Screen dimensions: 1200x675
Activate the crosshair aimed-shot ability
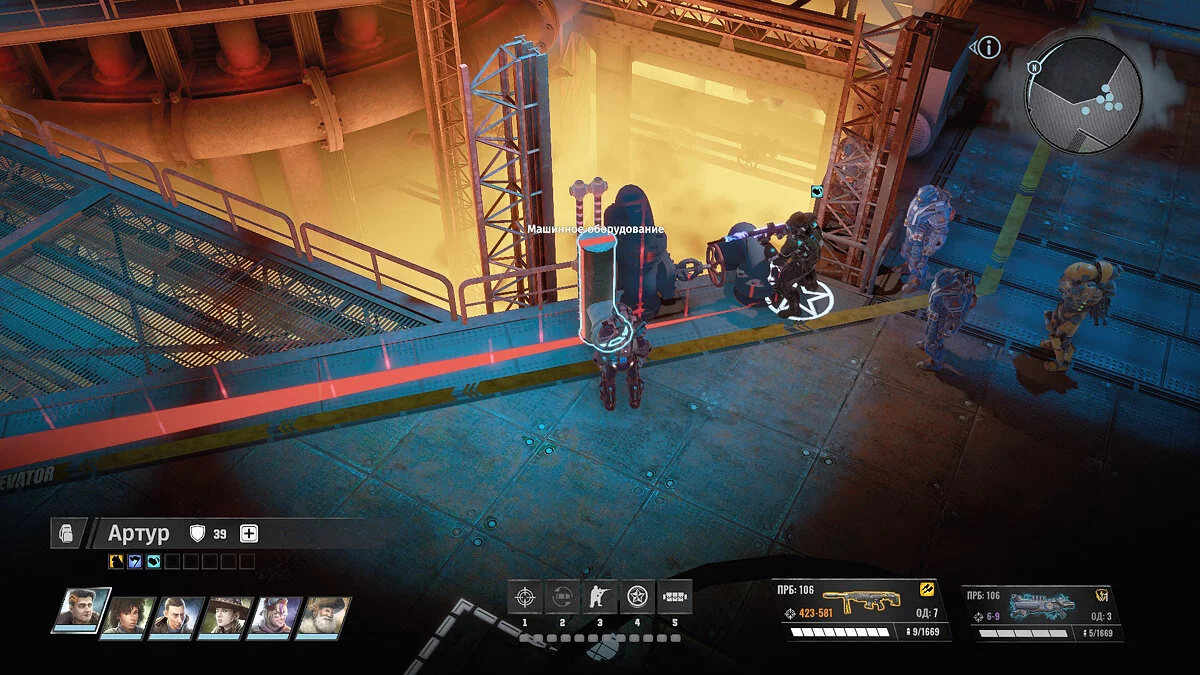[x=523, y=598]
